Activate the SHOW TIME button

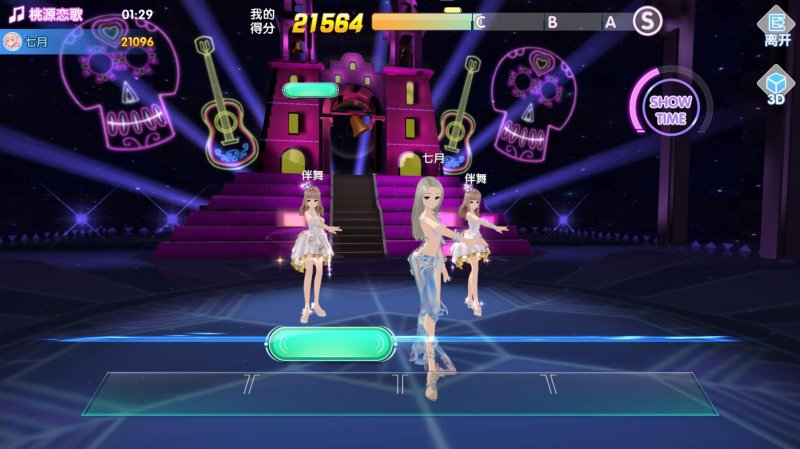click(x=668, y=109)
